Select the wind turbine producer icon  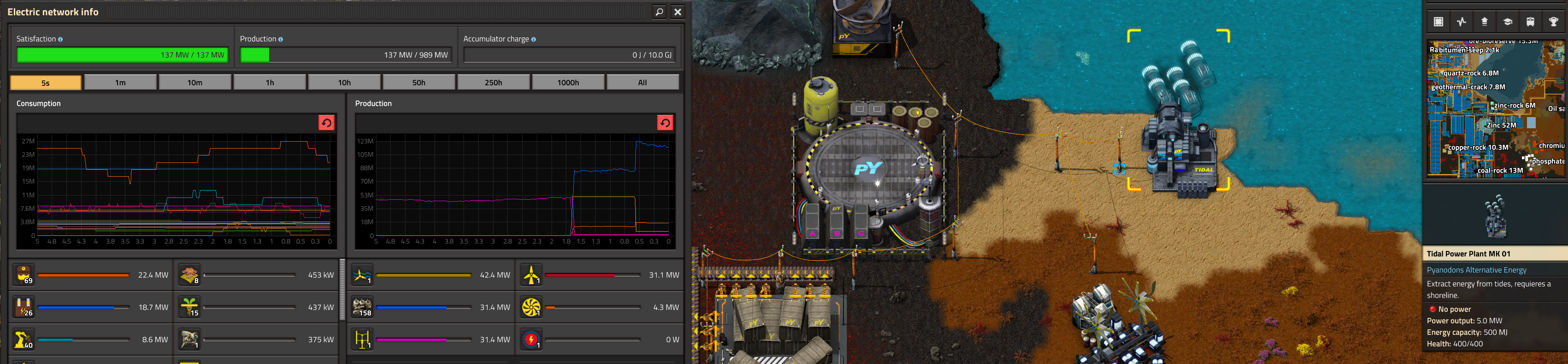tap(531, 275)
